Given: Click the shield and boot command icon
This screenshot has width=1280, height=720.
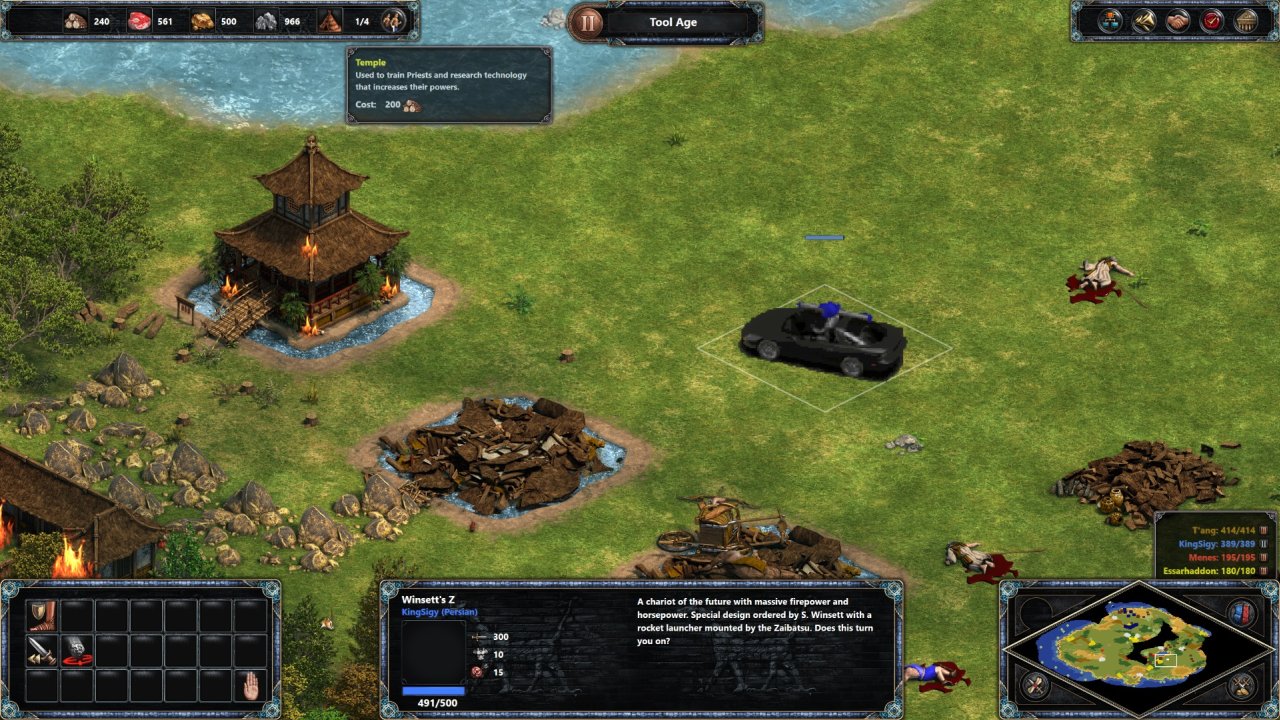Looking at the screenshot, I should [x=43, y=615].
